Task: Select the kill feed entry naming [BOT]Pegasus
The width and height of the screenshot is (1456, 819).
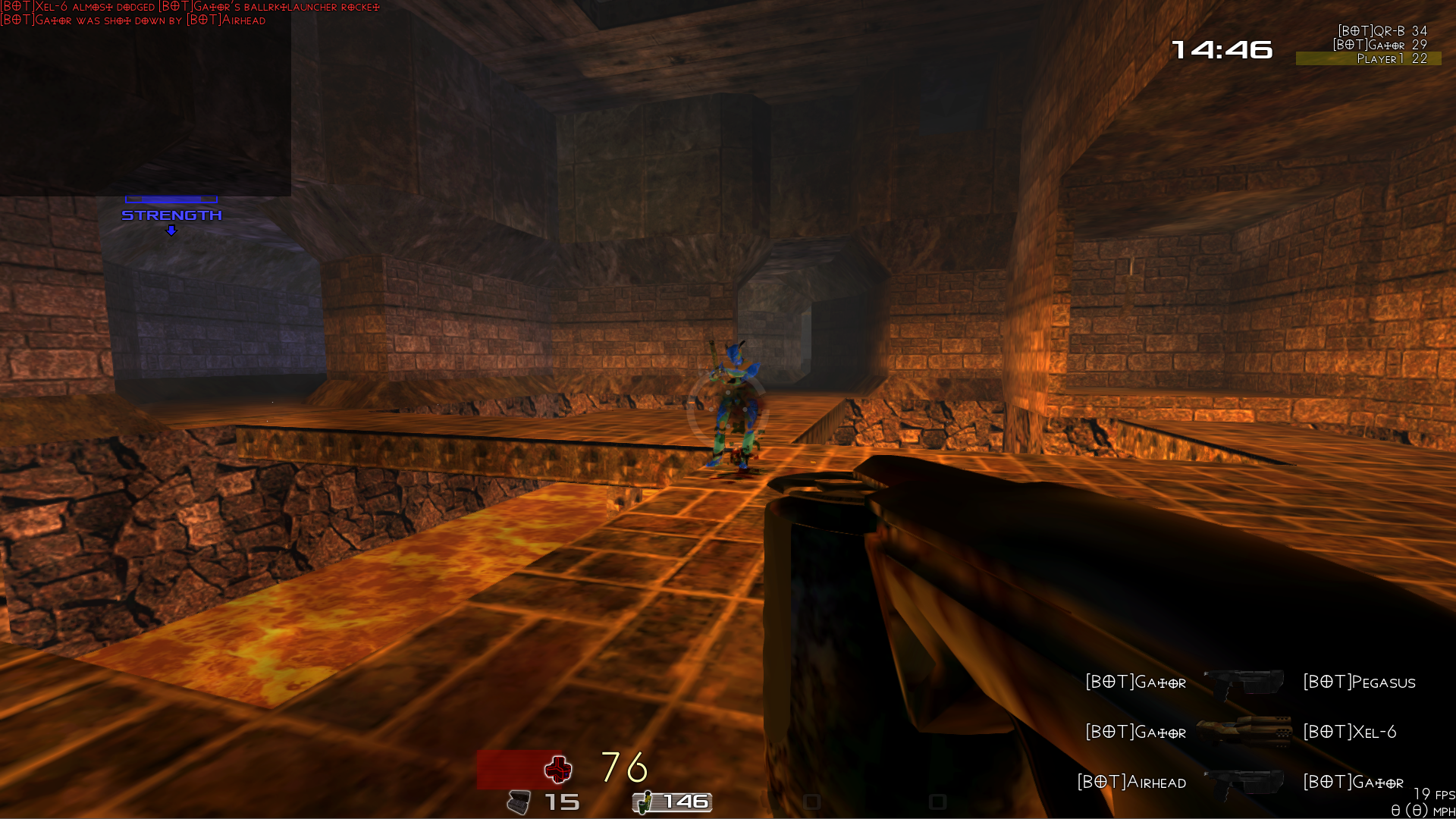Action: [x=1250, y=682]
